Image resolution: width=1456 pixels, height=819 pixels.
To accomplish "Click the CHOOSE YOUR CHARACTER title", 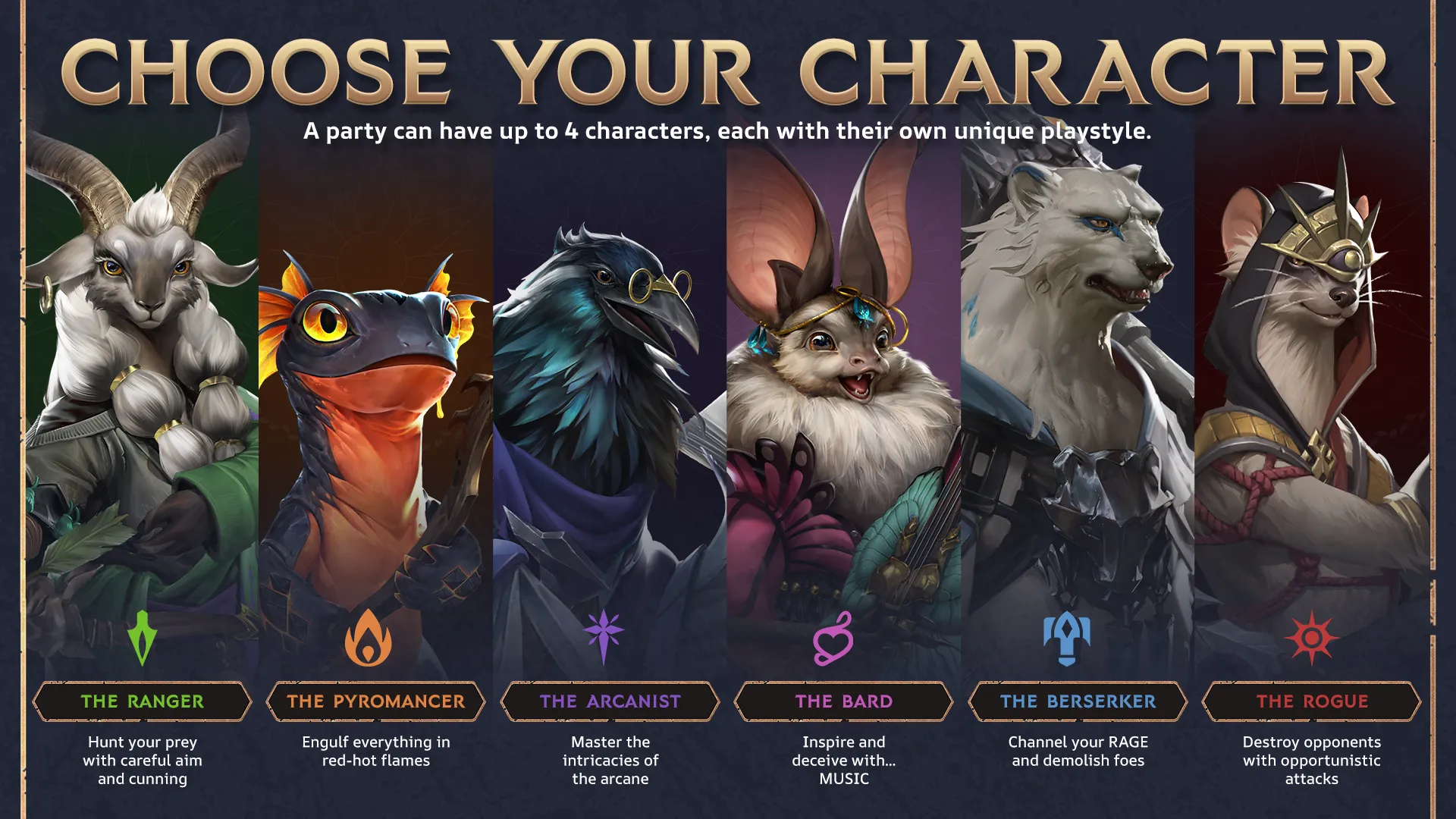I will tap(728, 72).
